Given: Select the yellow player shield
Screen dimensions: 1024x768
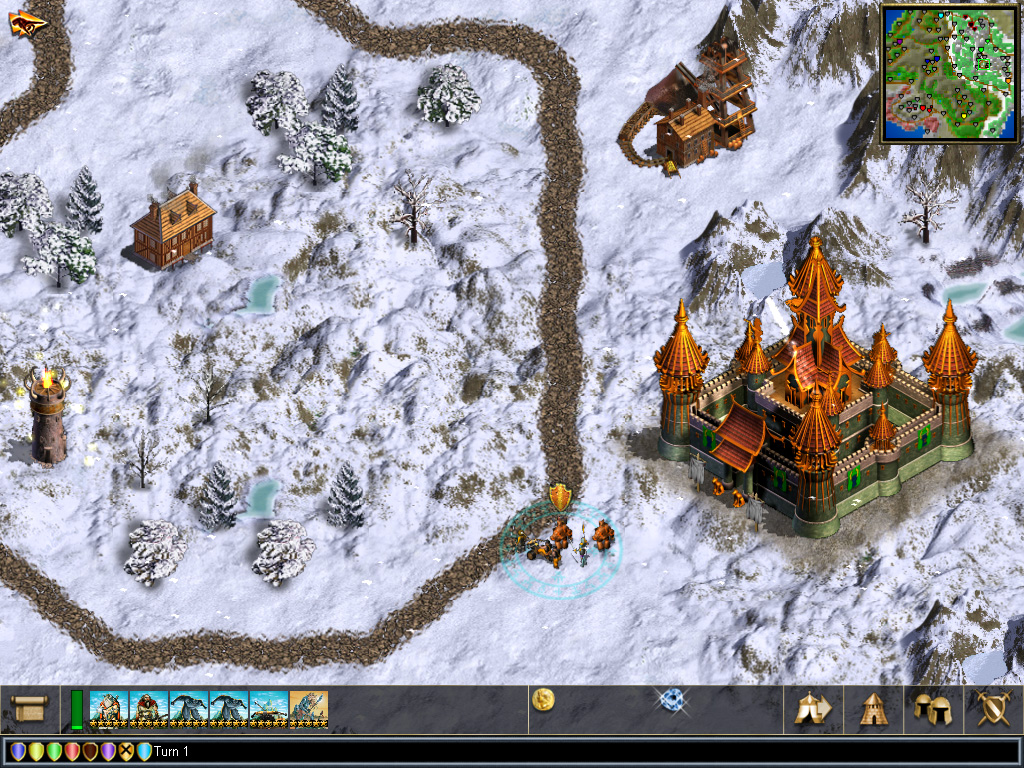Looking at the screenshot, I should [x=36, y=752].
